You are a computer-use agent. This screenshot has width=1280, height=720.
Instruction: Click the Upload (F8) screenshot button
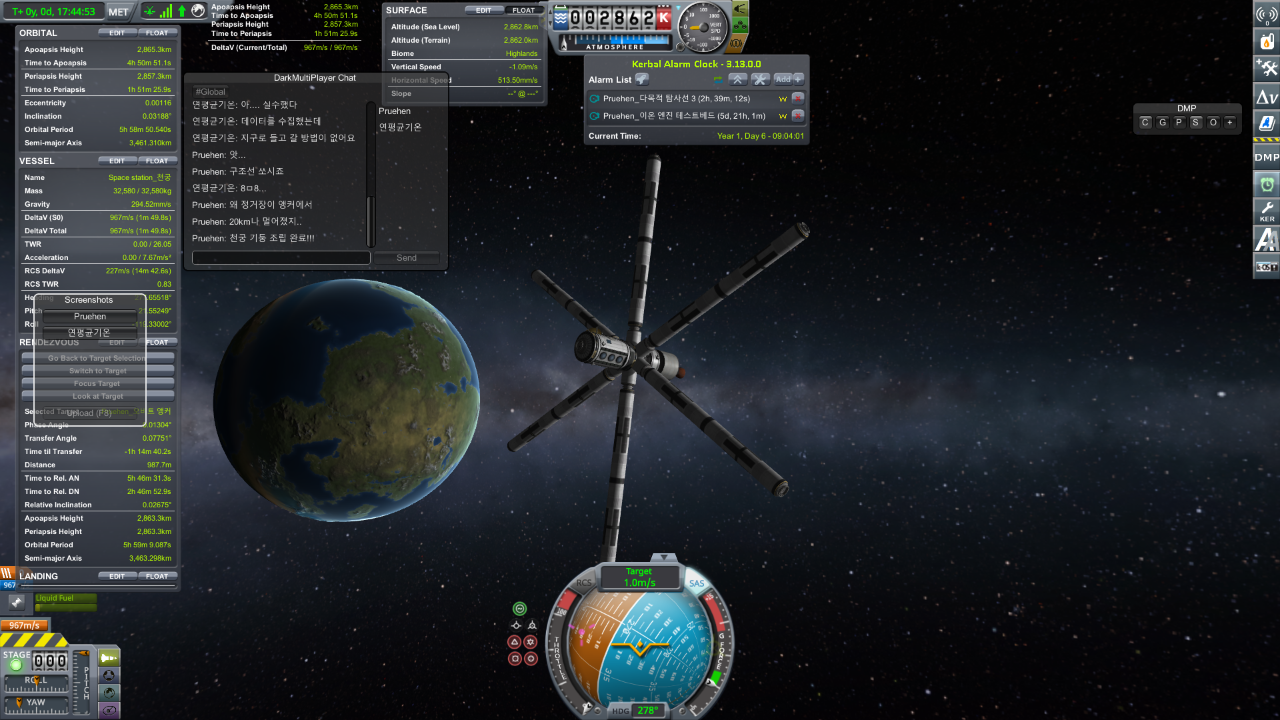coord(90,412)
